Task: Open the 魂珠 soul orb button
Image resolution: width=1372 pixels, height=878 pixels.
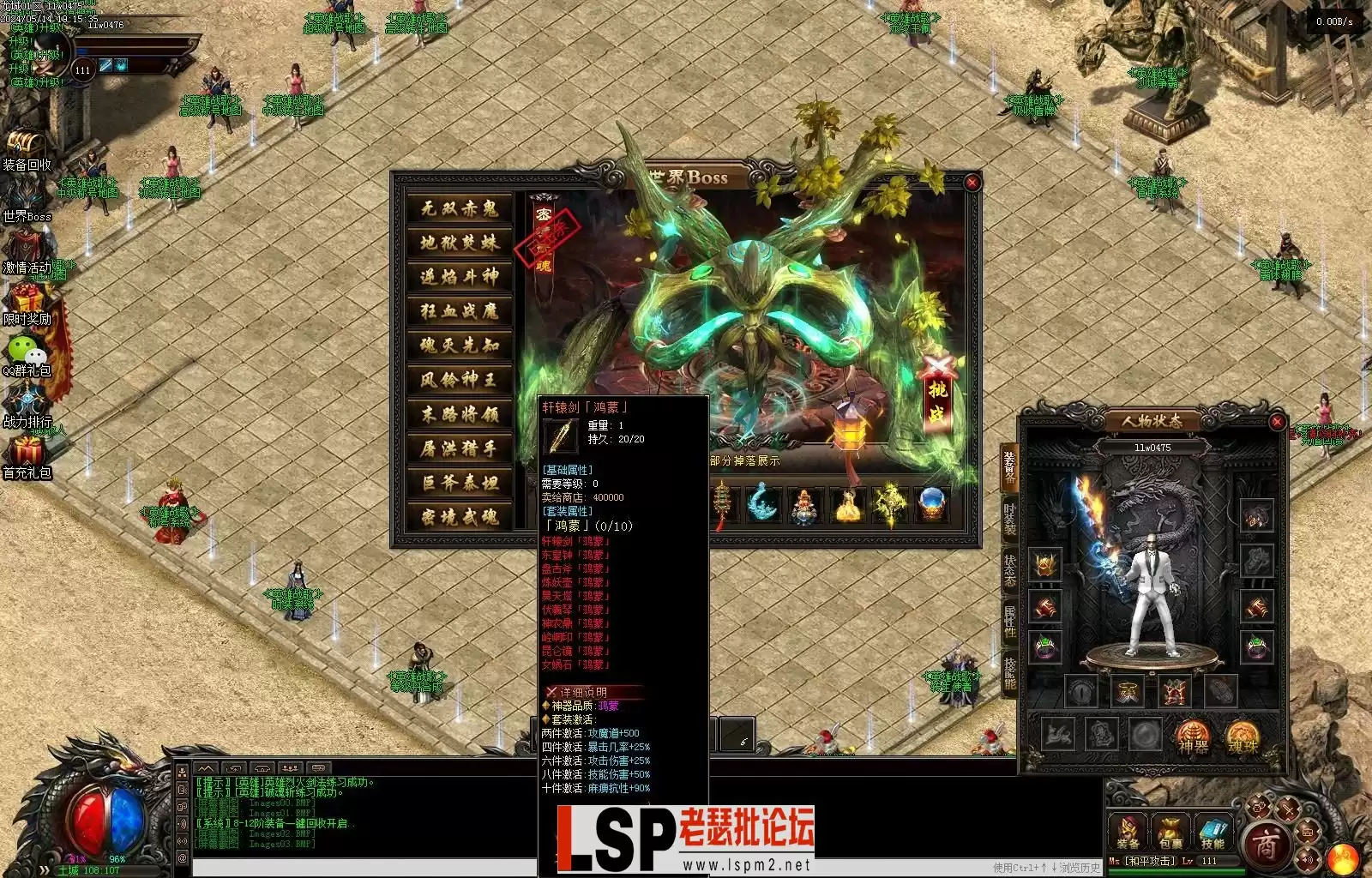Action: (1242, 736)
